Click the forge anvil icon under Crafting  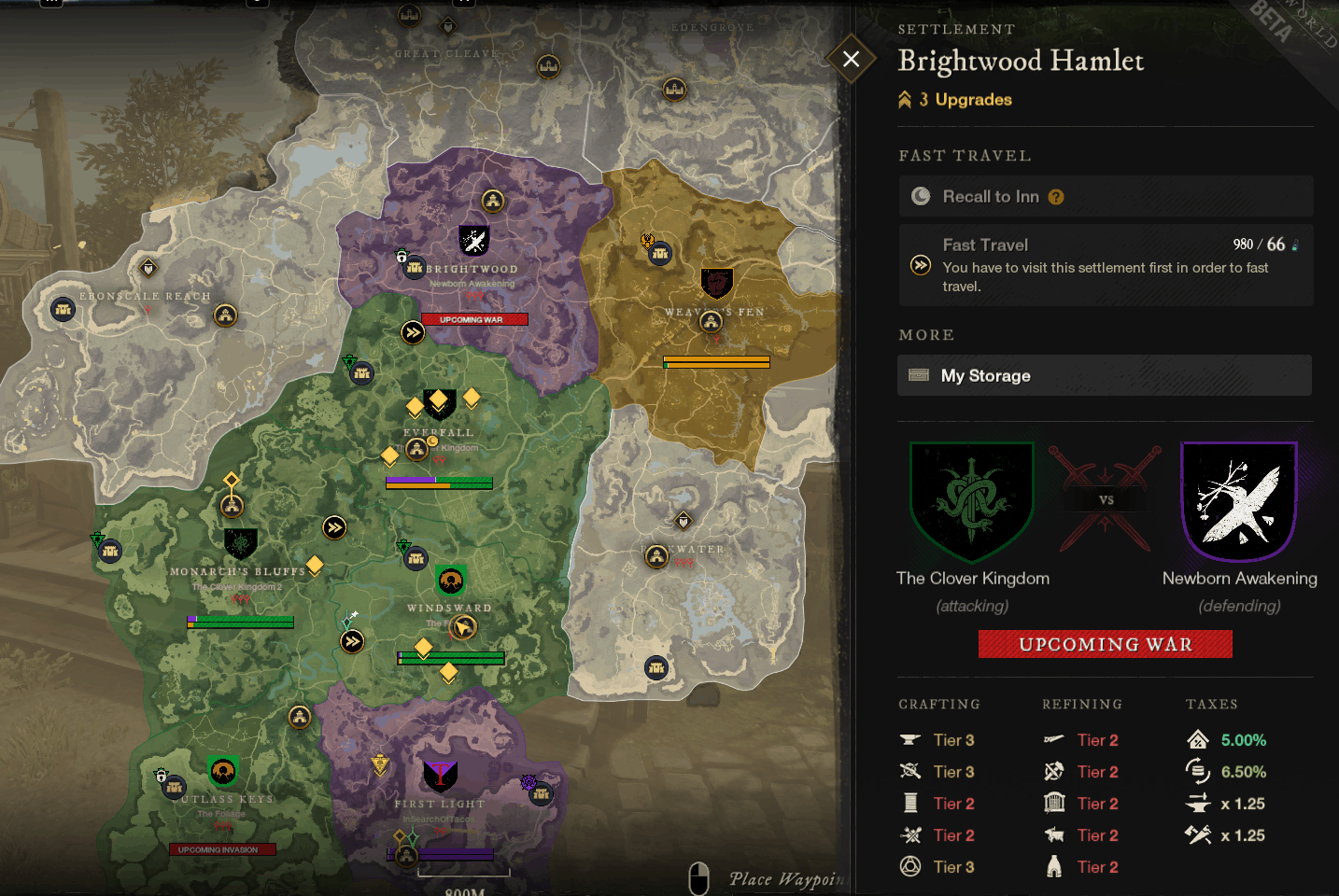(909, 739)
